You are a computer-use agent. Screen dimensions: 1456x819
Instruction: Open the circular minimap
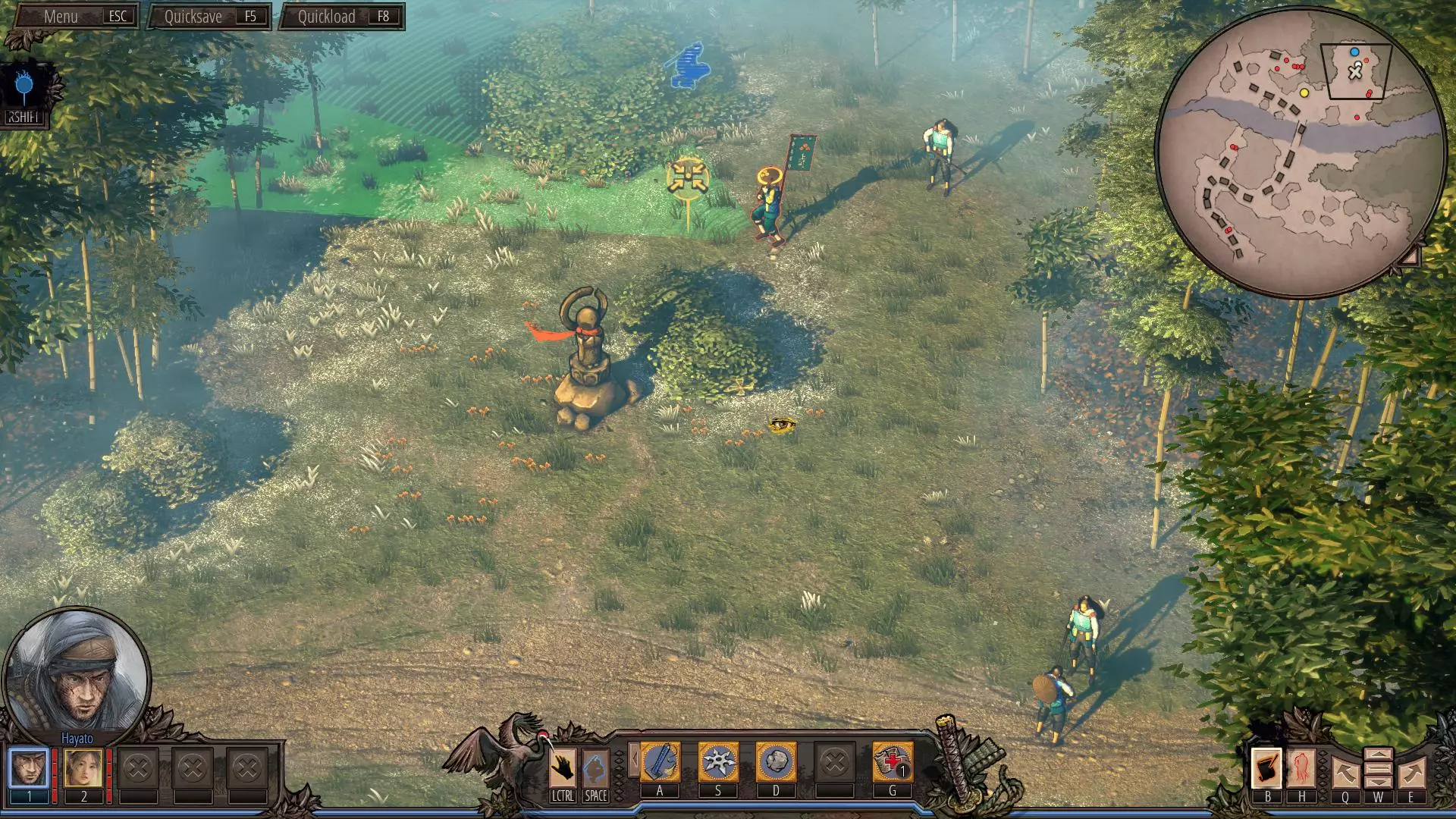tap(1299, 152)
